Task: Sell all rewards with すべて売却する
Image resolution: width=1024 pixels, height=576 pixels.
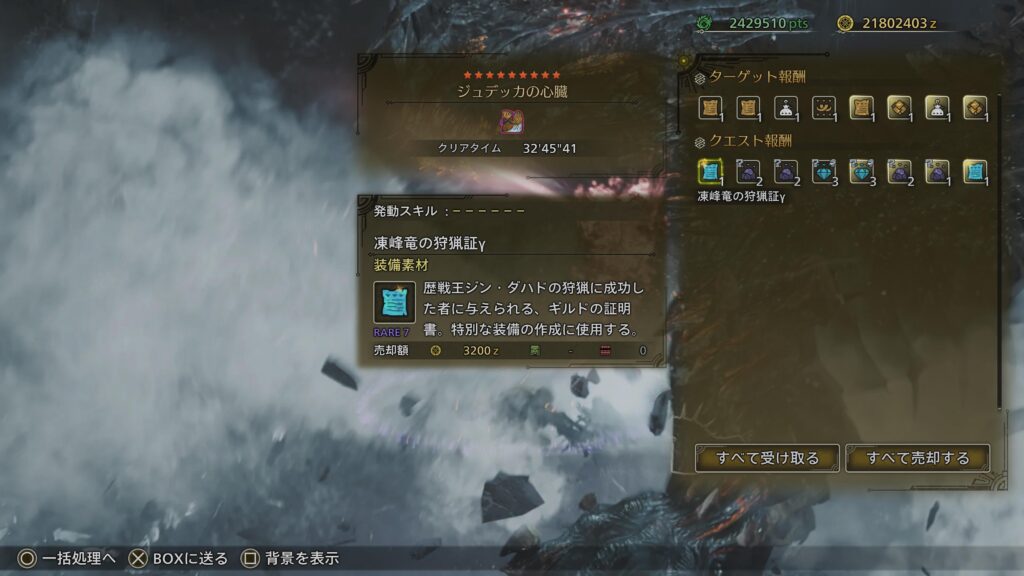Action: coord(918,458)
